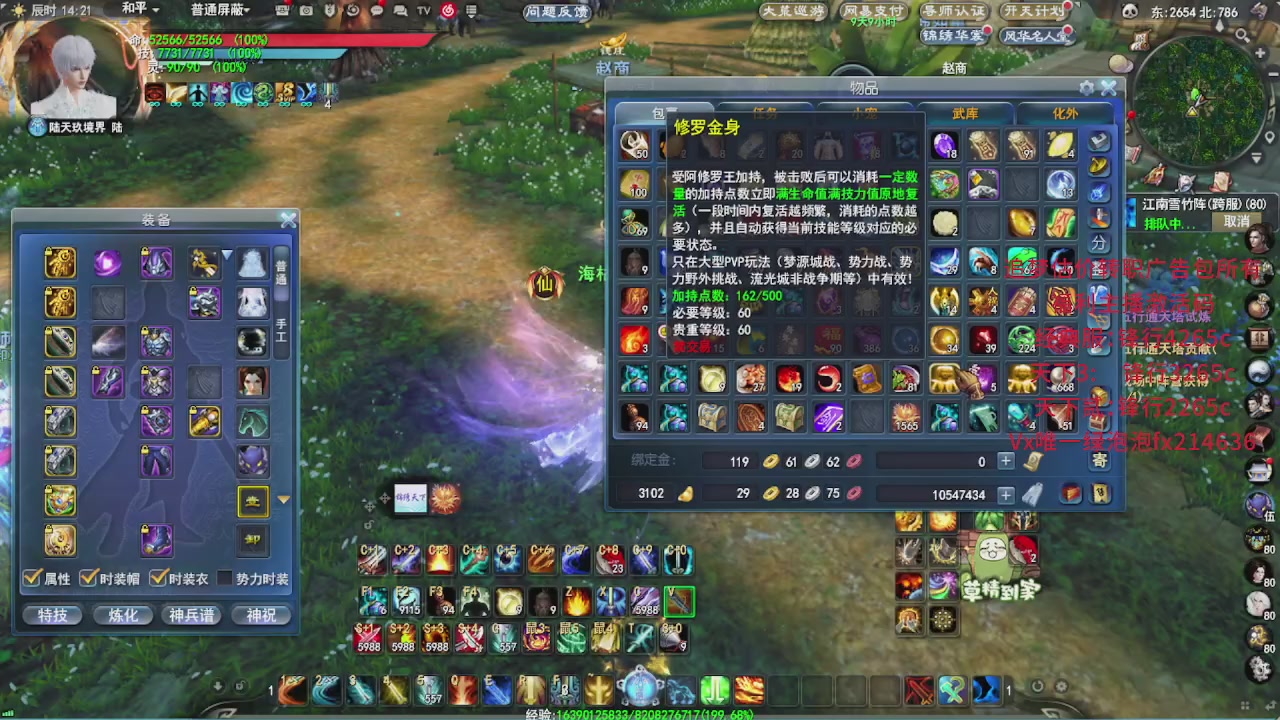Screen dimensions: 1280x720
Task: Open the TV streaming icon on the top bar
Action: pyautogui.click(x=423, y=10)
